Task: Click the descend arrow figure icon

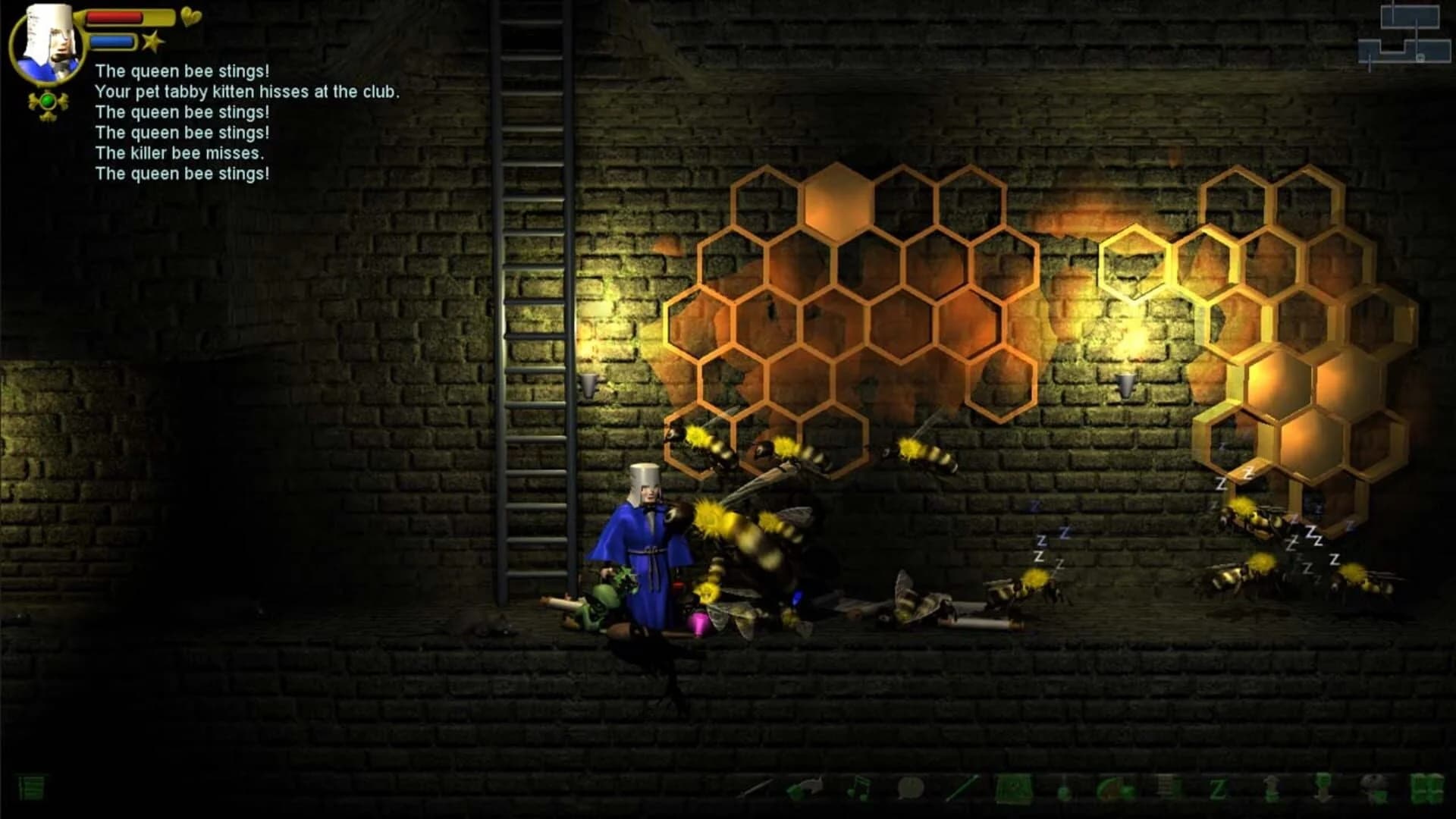Action: pyautogui.click(x=1324, y=790)
